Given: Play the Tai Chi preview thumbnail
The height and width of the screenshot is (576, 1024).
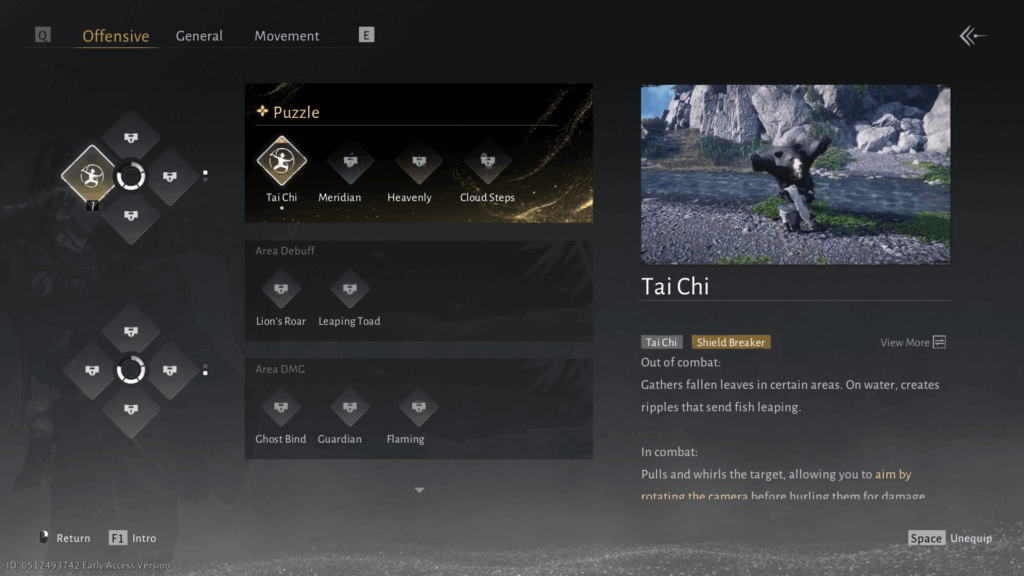Looking at the screenshot, I should point(795,174).
